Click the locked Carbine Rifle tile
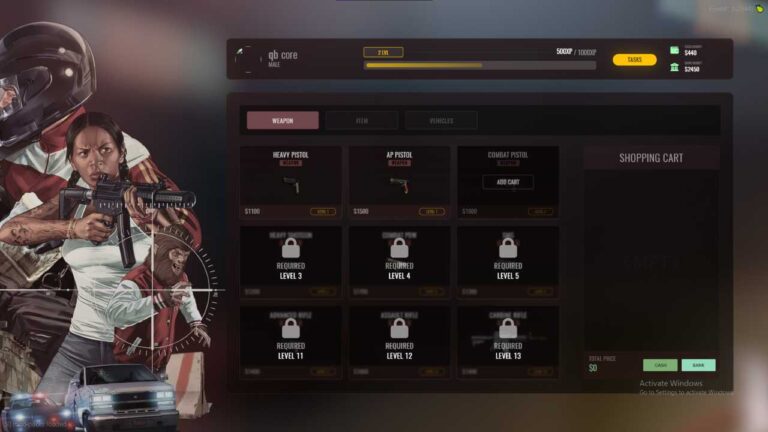 [508, 342]
